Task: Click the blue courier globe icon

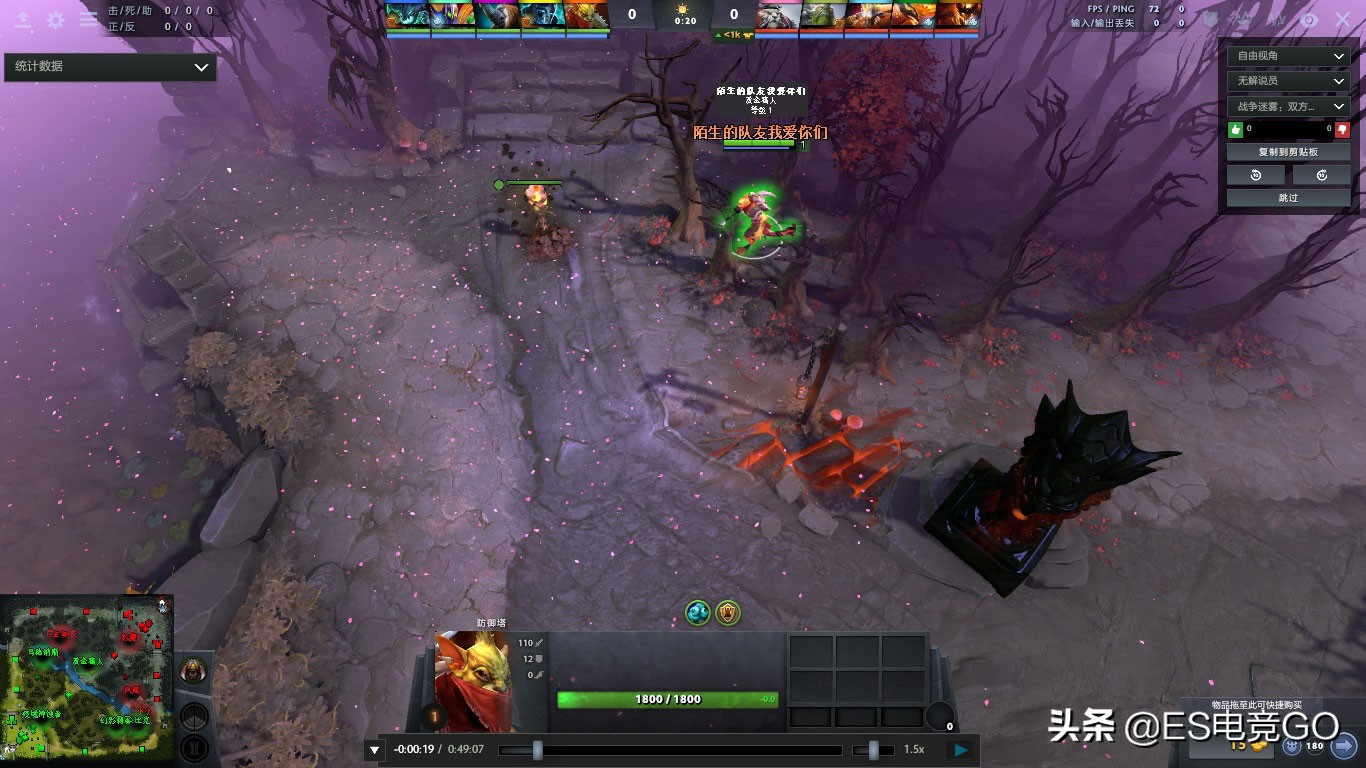Action: coord(697,612)
